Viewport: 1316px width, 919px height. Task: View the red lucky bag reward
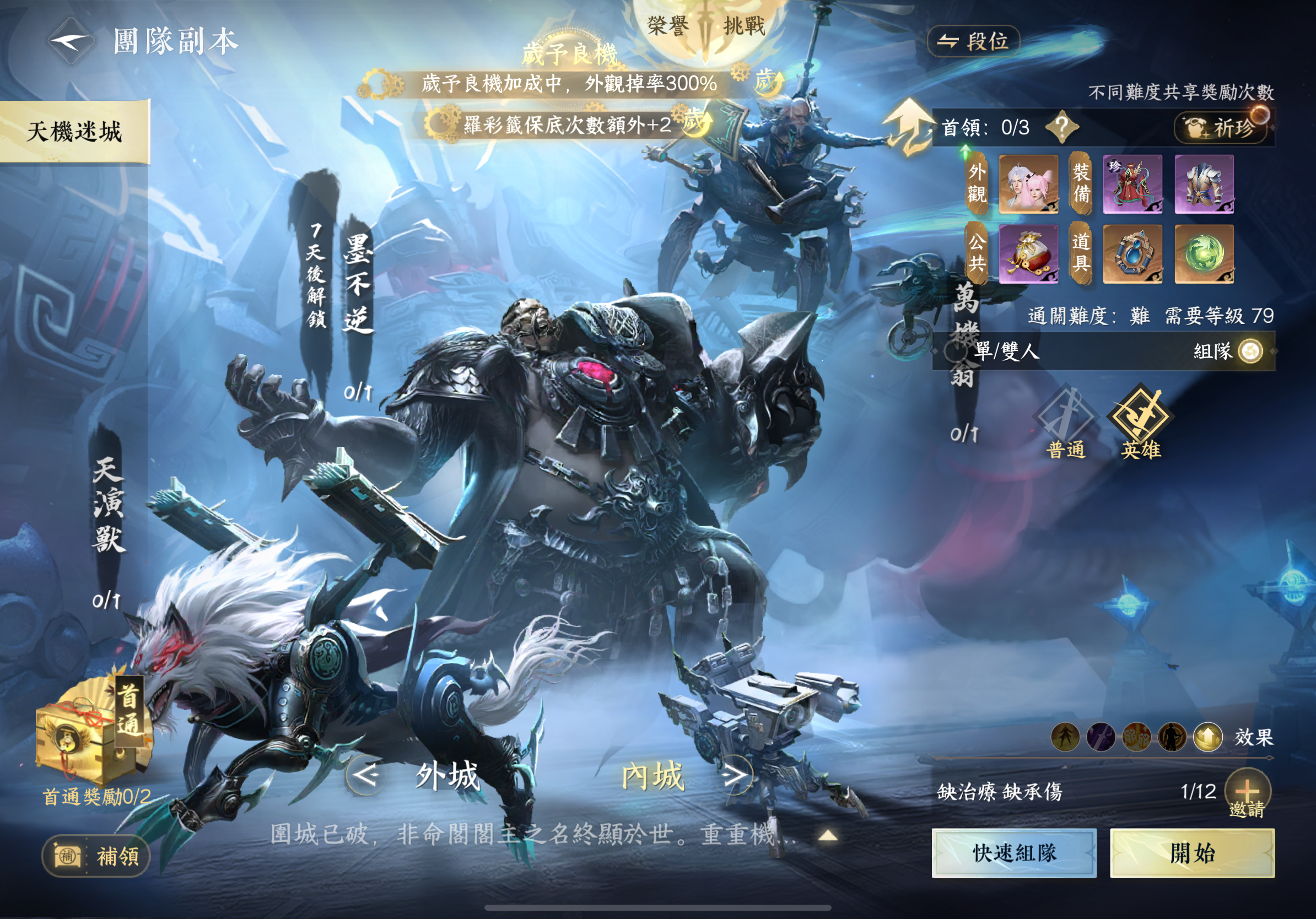[1028, 254]
